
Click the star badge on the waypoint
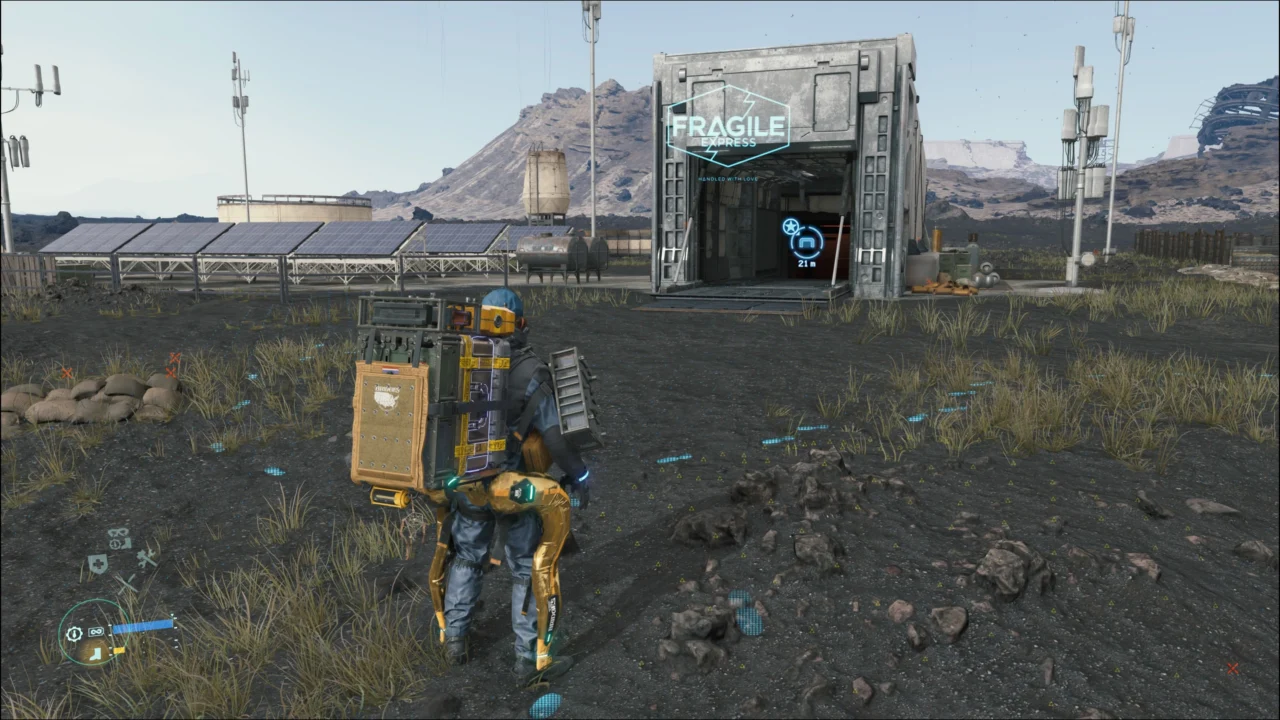tap(789, 226)
